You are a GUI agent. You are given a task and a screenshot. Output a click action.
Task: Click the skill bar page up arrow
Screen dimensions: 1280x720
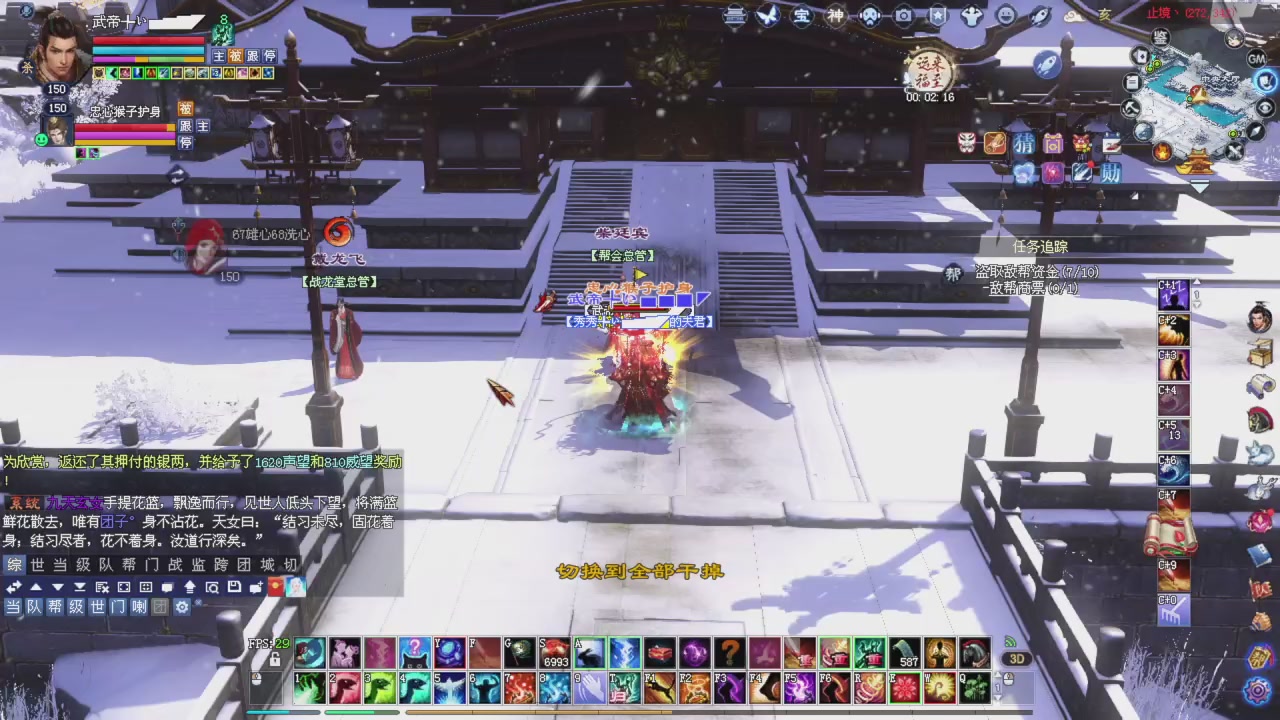998,674
